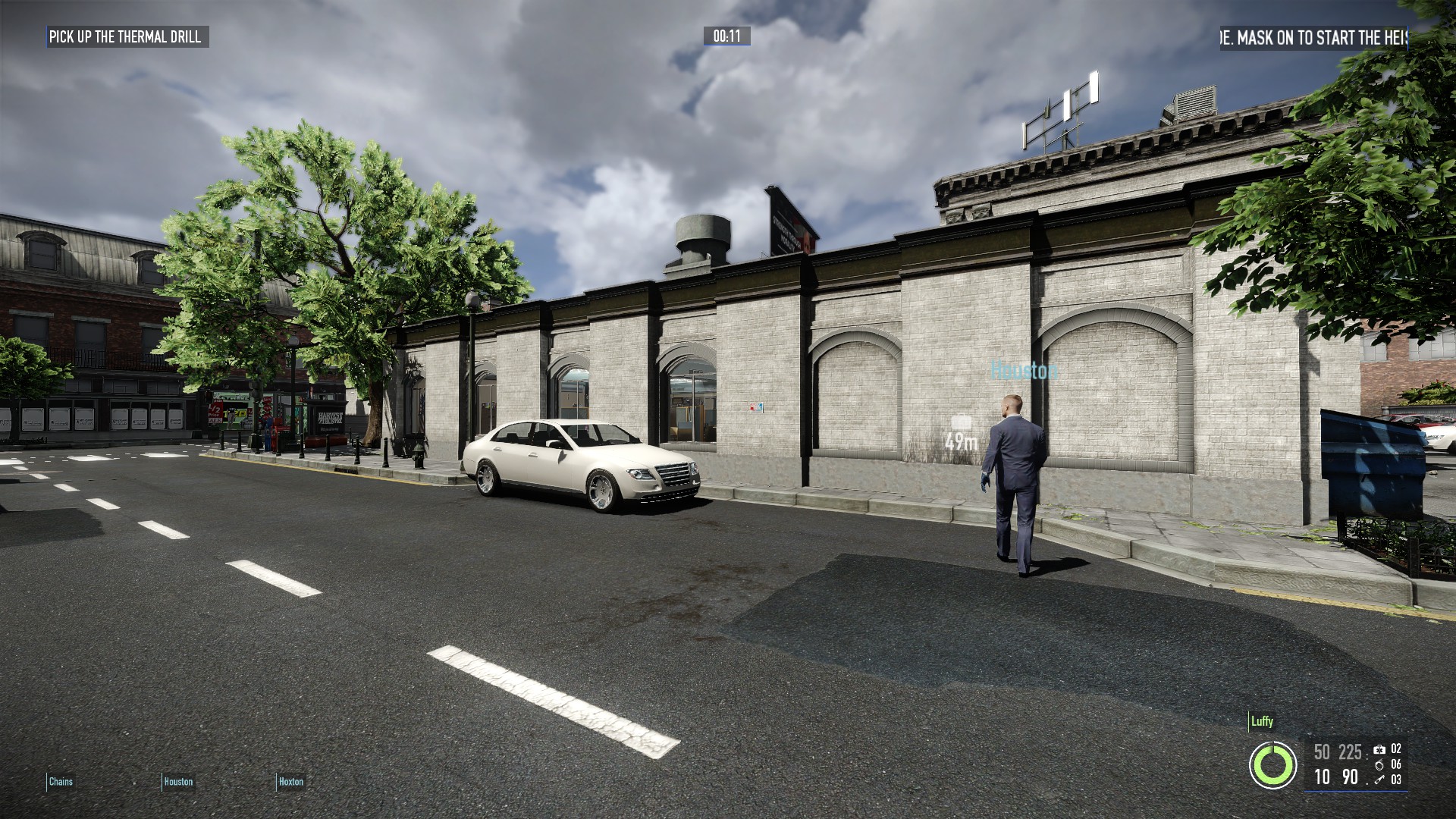Click the Houston label at bottom bar
1456x819 pixels.
(x=177, y=781)
